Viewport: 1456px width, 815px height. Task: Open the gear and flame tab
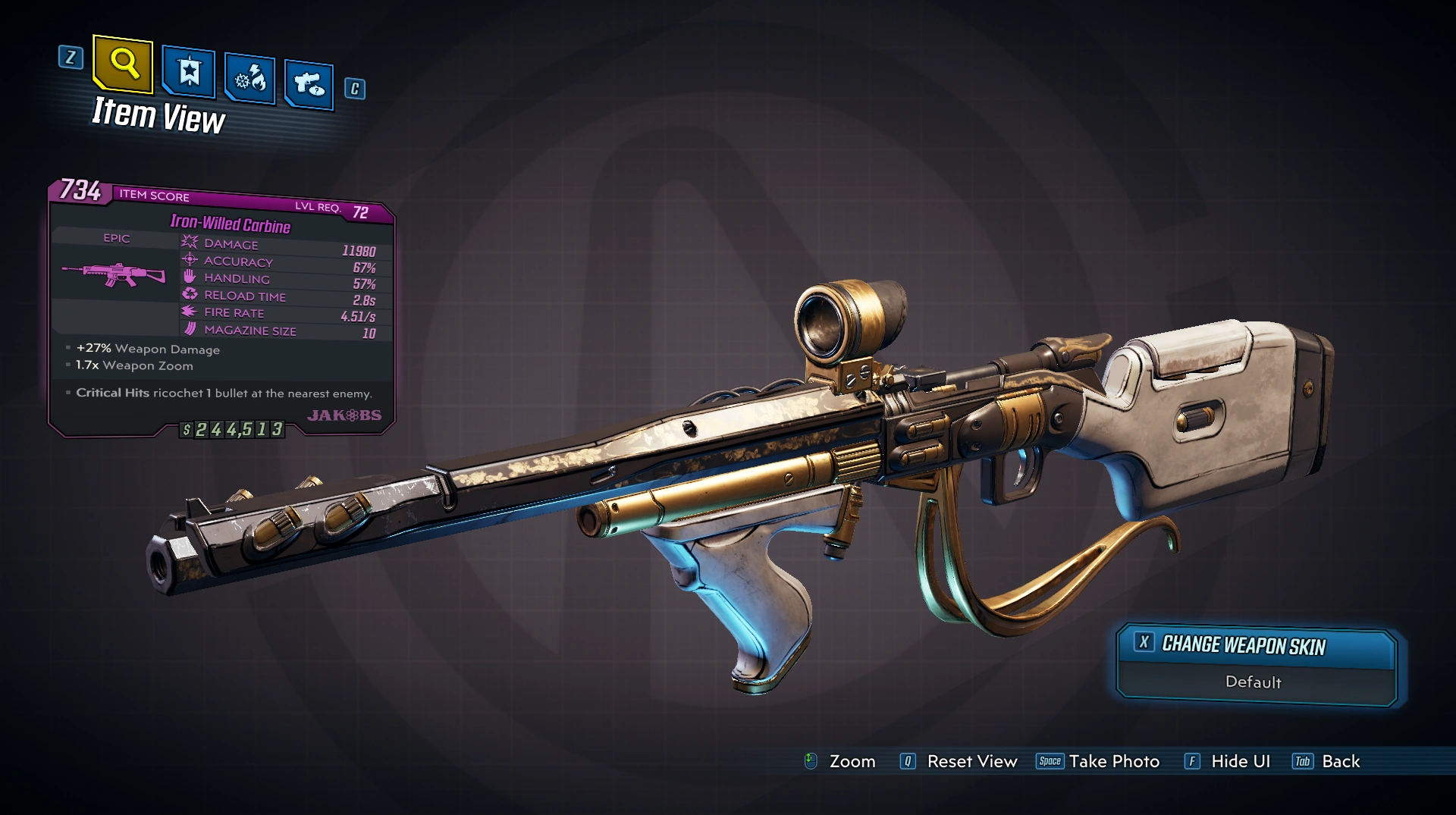[250, 78]
